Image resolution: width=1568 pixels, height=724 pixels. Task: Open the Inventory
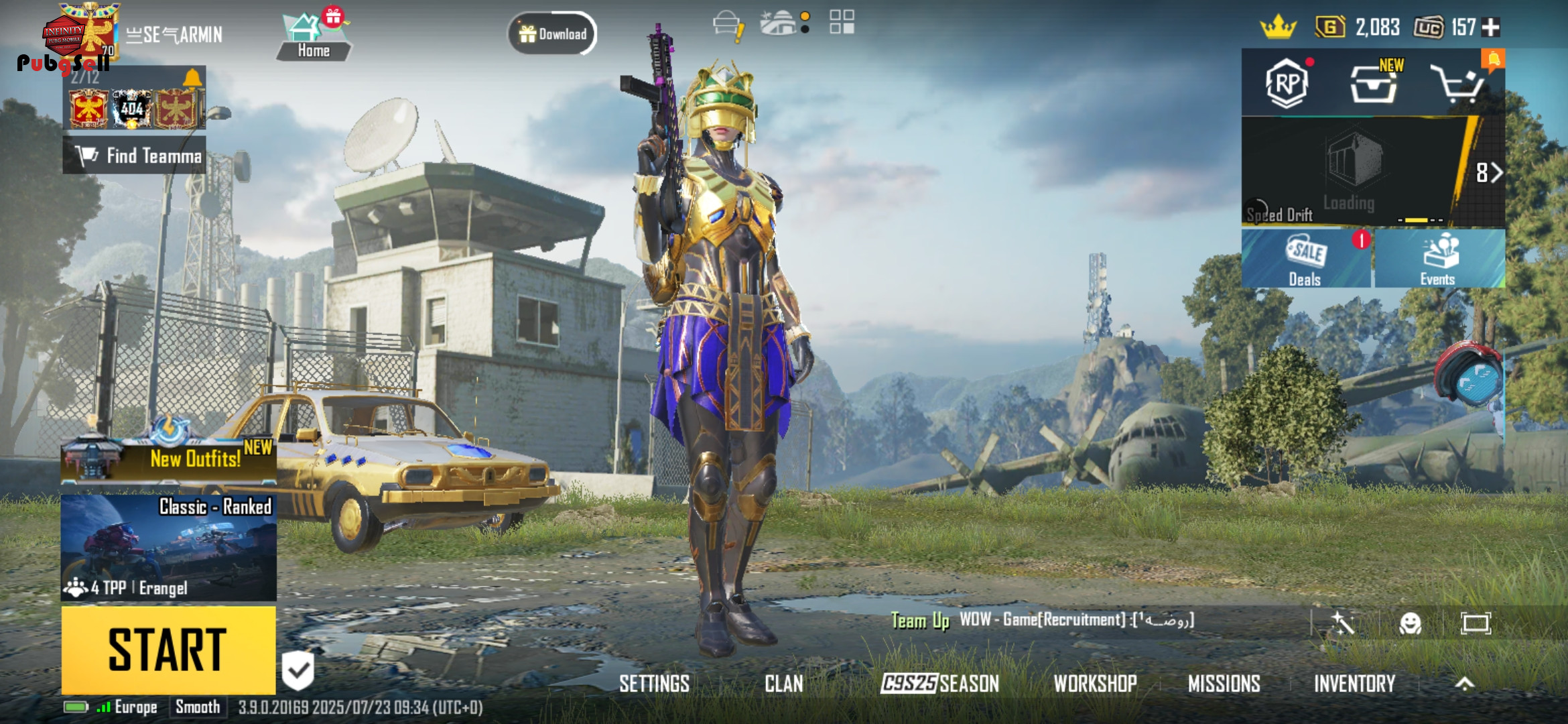pyautogui.click(x=1354, y=684)
